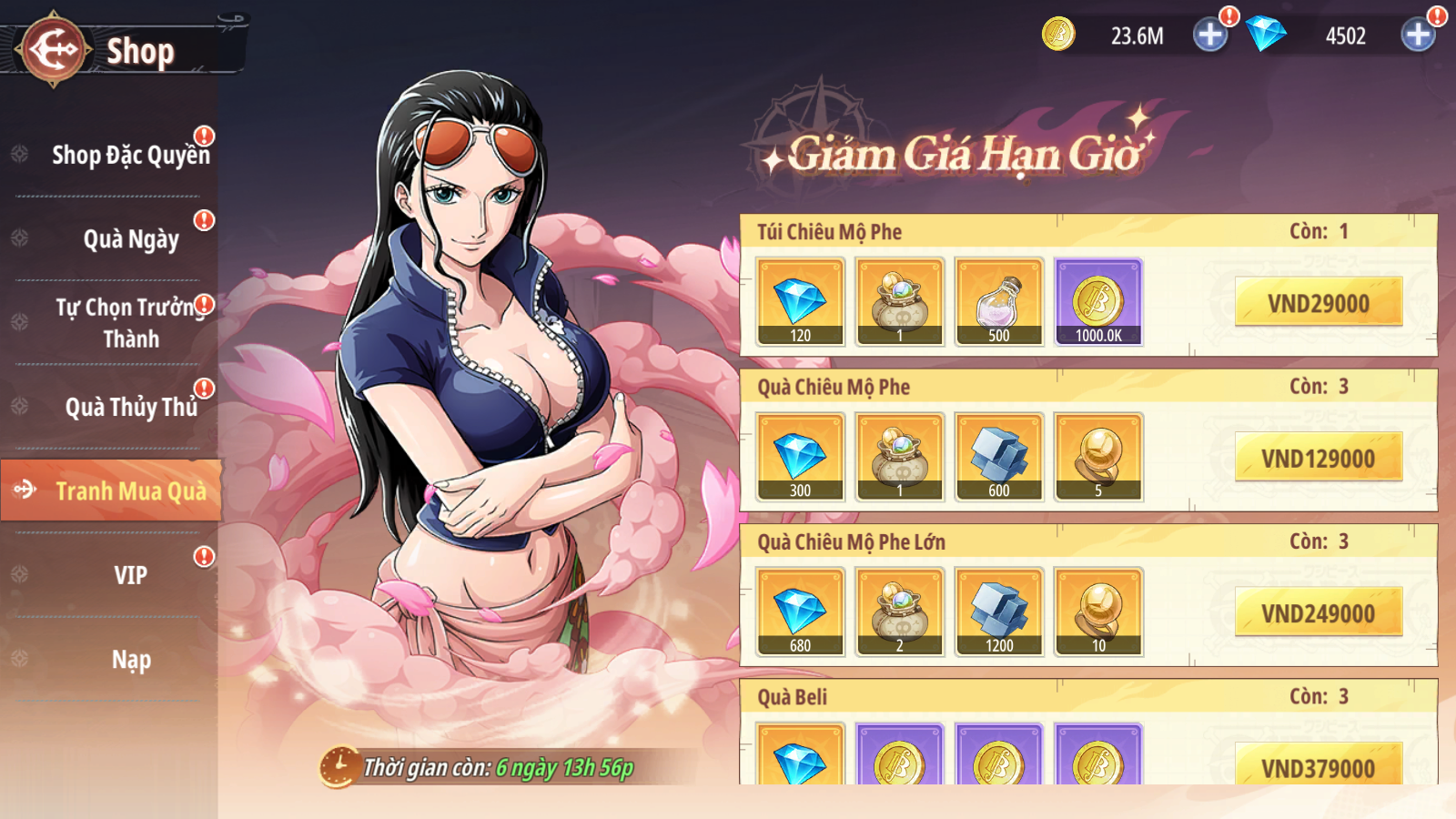Buy Túi Chiêu Mộ Phe for VND29000

(1318, 303)
